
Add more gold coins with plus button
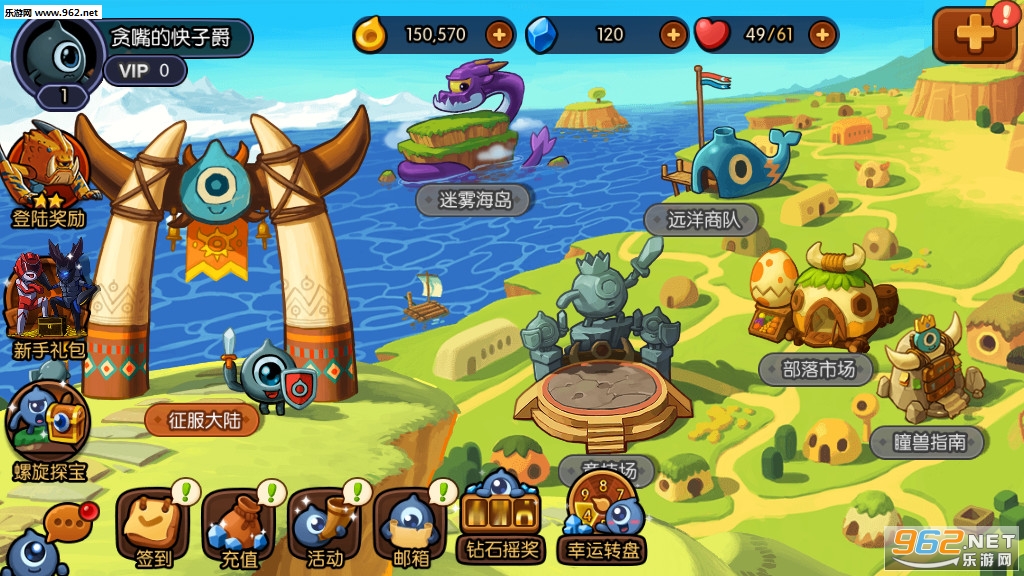499,35
